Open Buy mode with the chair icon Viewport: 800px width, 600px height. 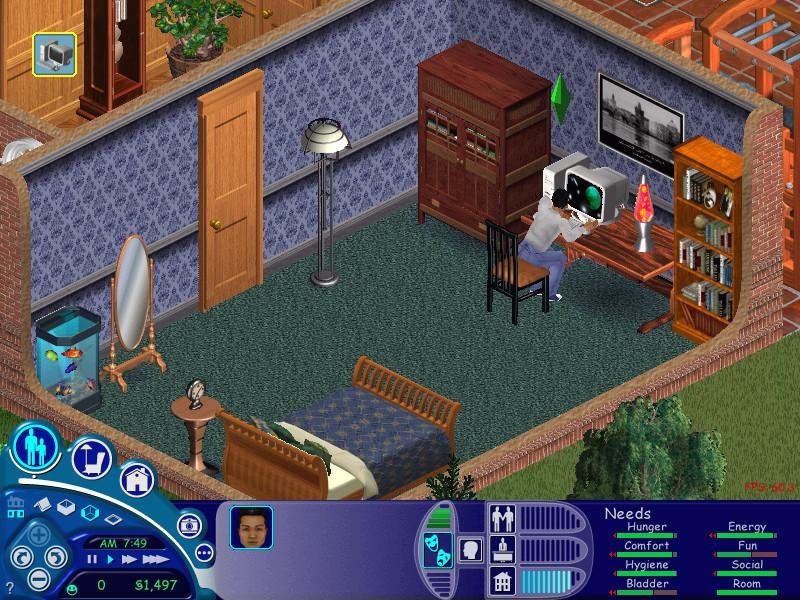tap(90, 460)
